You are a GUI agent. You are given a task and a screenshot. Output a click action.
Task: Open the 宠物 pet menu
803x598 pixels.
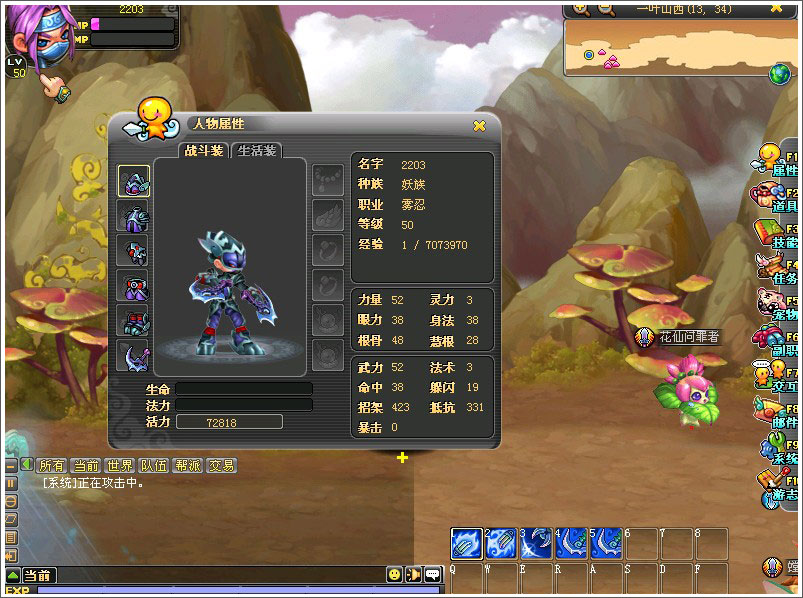coord(774,304)
